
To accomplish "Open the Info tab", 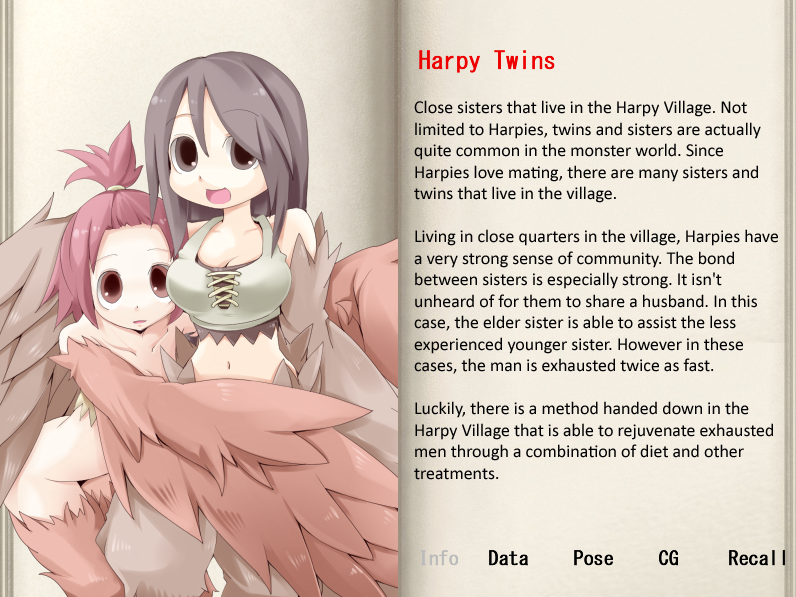I will (439, 558).
